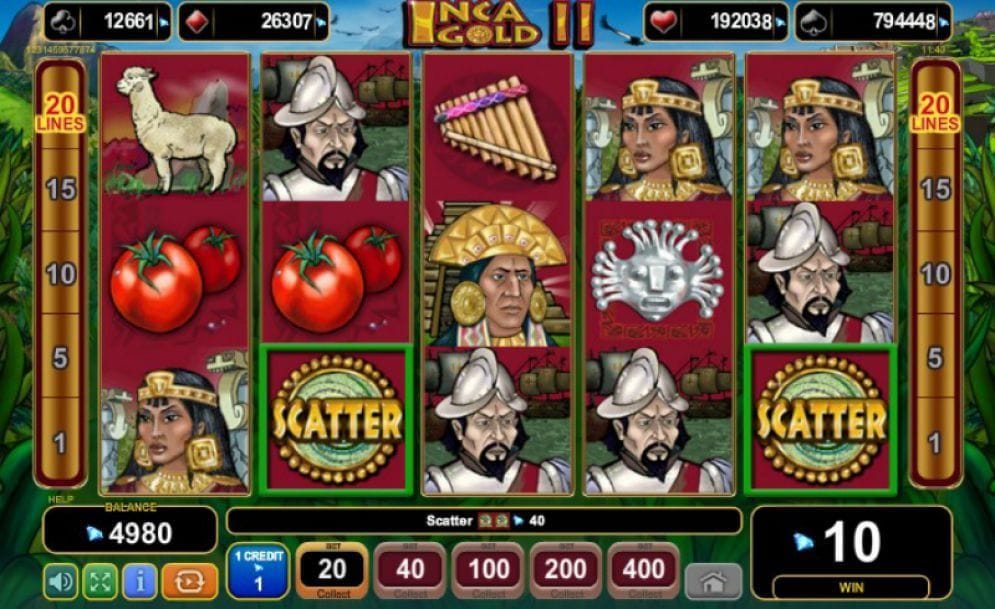Select the 100 bet button
This screenshot has height=609, width=995.
coord(487,572)
